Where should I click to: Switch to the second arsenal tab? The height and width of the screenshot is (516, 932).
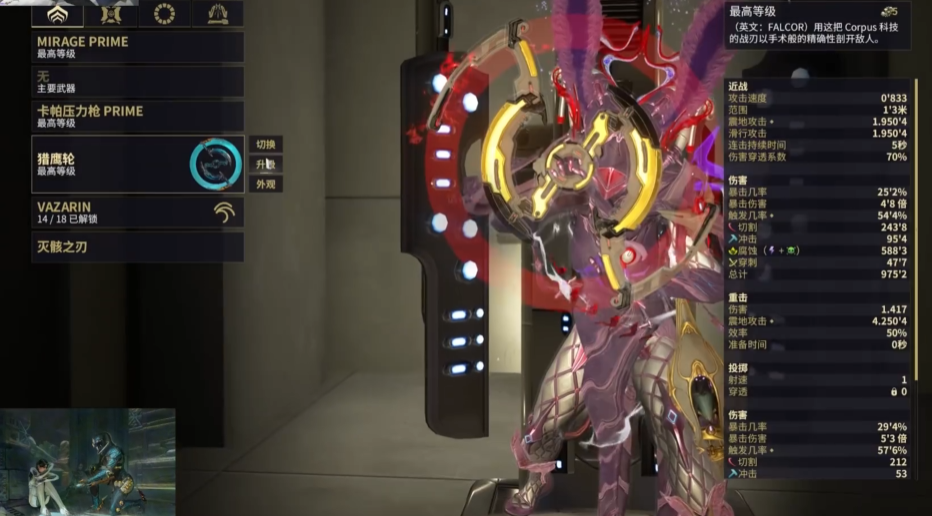(x=111, y=14)
